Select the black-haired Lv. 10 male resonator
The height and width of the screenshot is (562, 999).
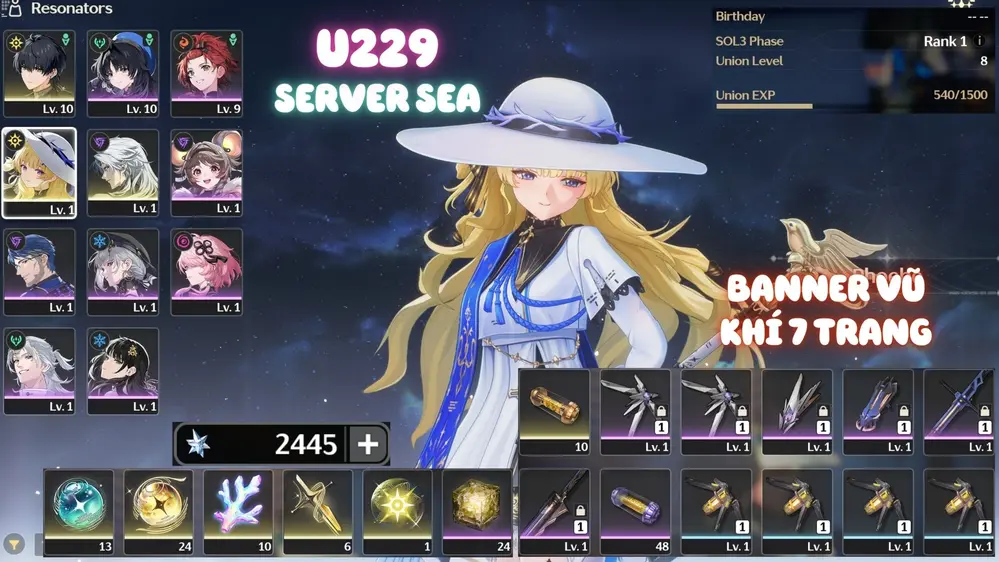(39, 73)
